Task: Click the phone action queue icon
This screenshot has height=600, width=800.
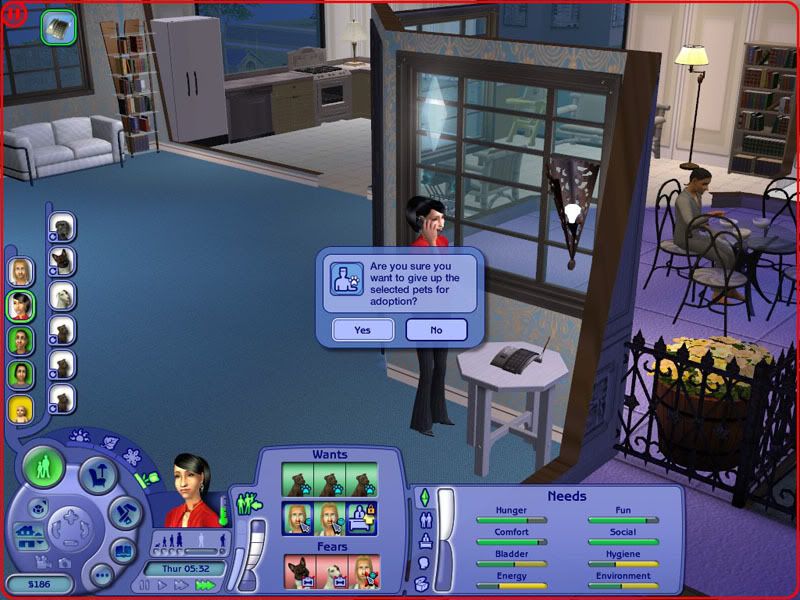Action: click(58, 26)
